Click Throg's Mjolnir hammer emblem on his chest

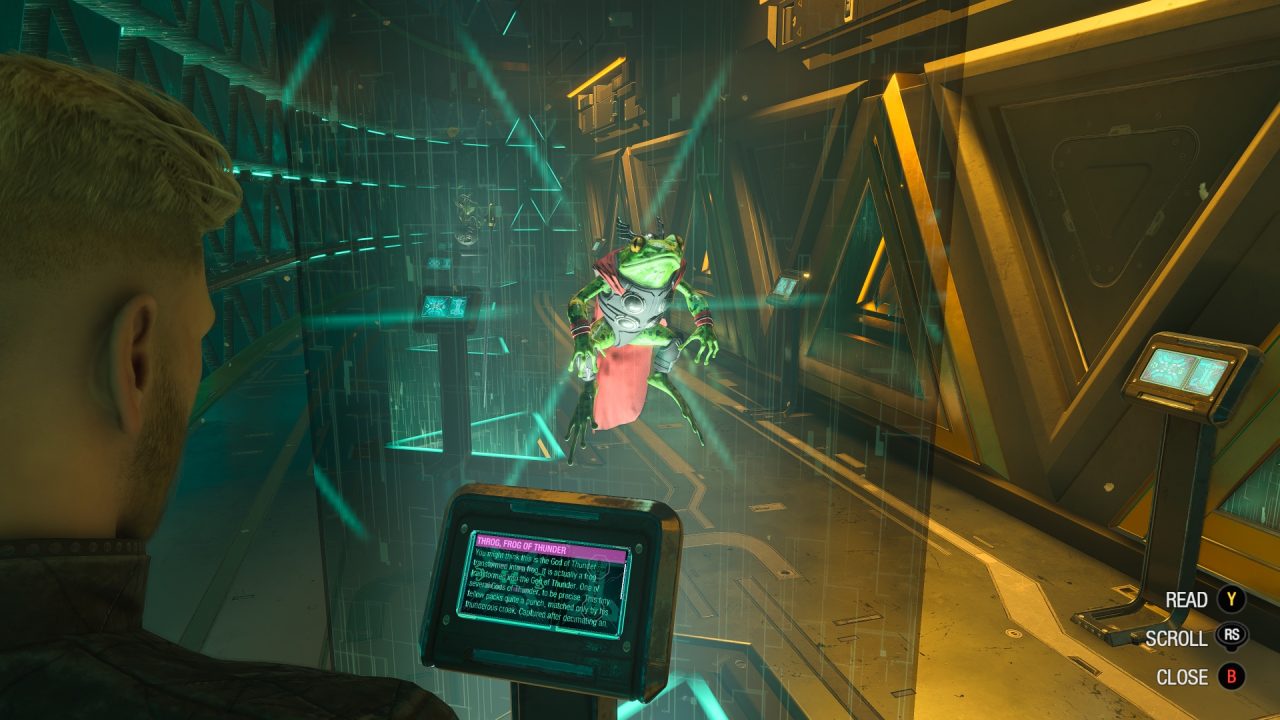tap(634, 303)
